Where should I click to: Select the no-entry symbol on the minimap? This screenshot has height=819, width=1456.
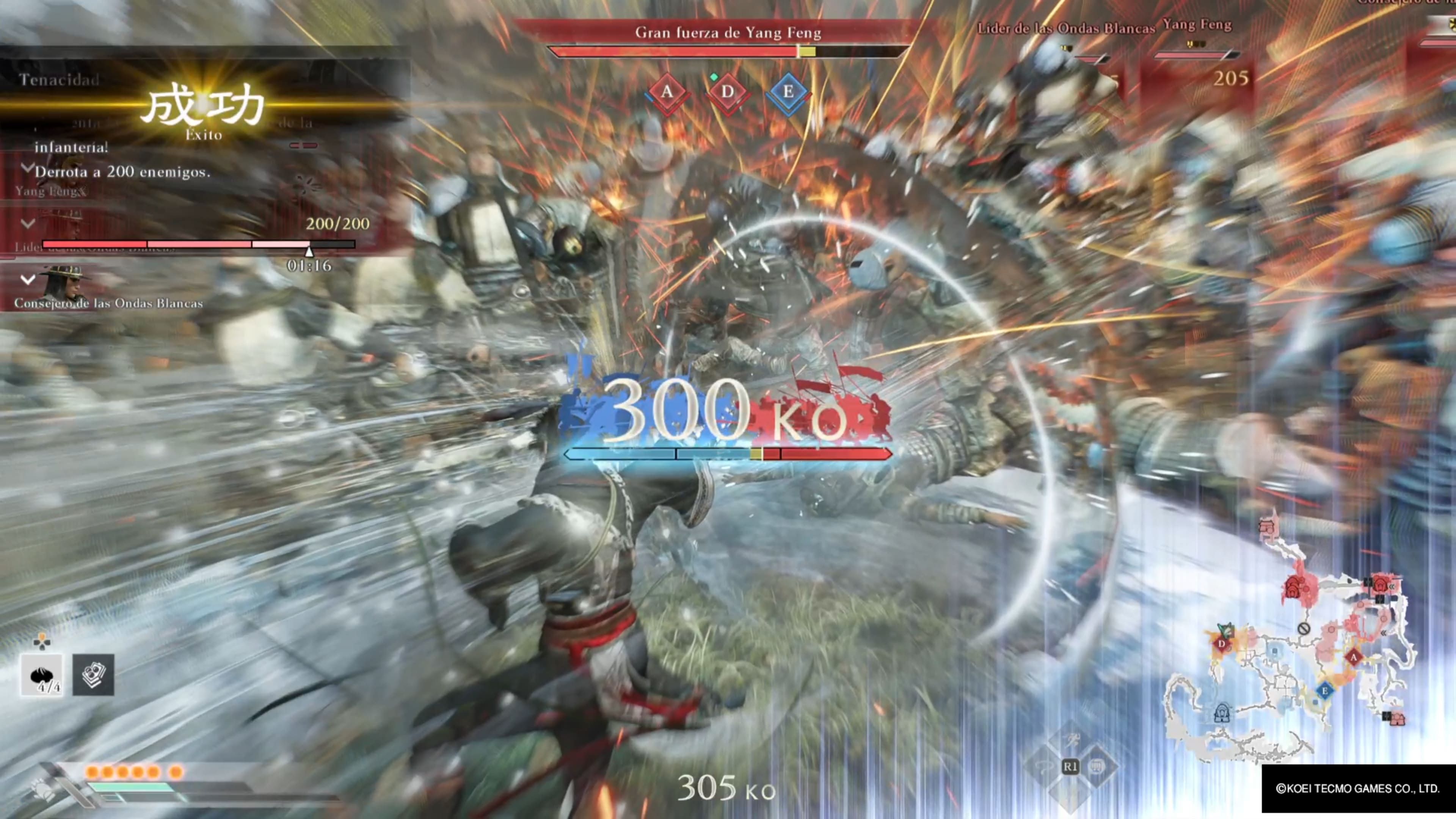click(x=1304, y=629)
